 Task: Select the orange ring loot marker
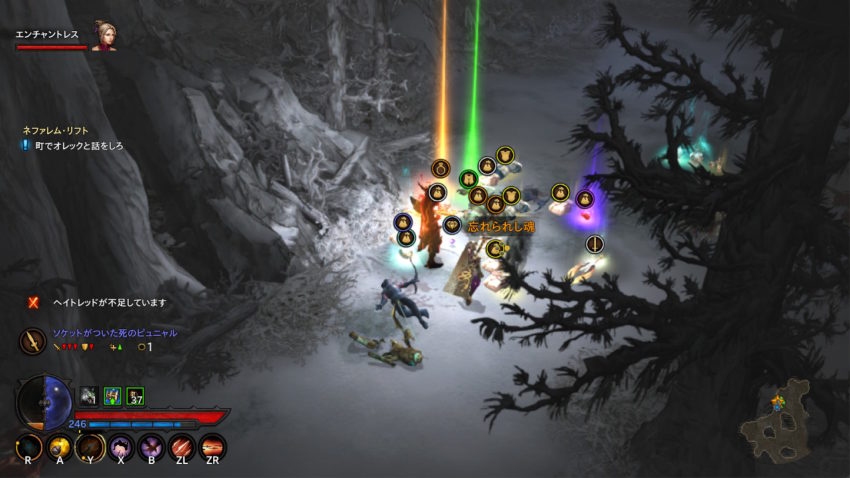[441, 168]
